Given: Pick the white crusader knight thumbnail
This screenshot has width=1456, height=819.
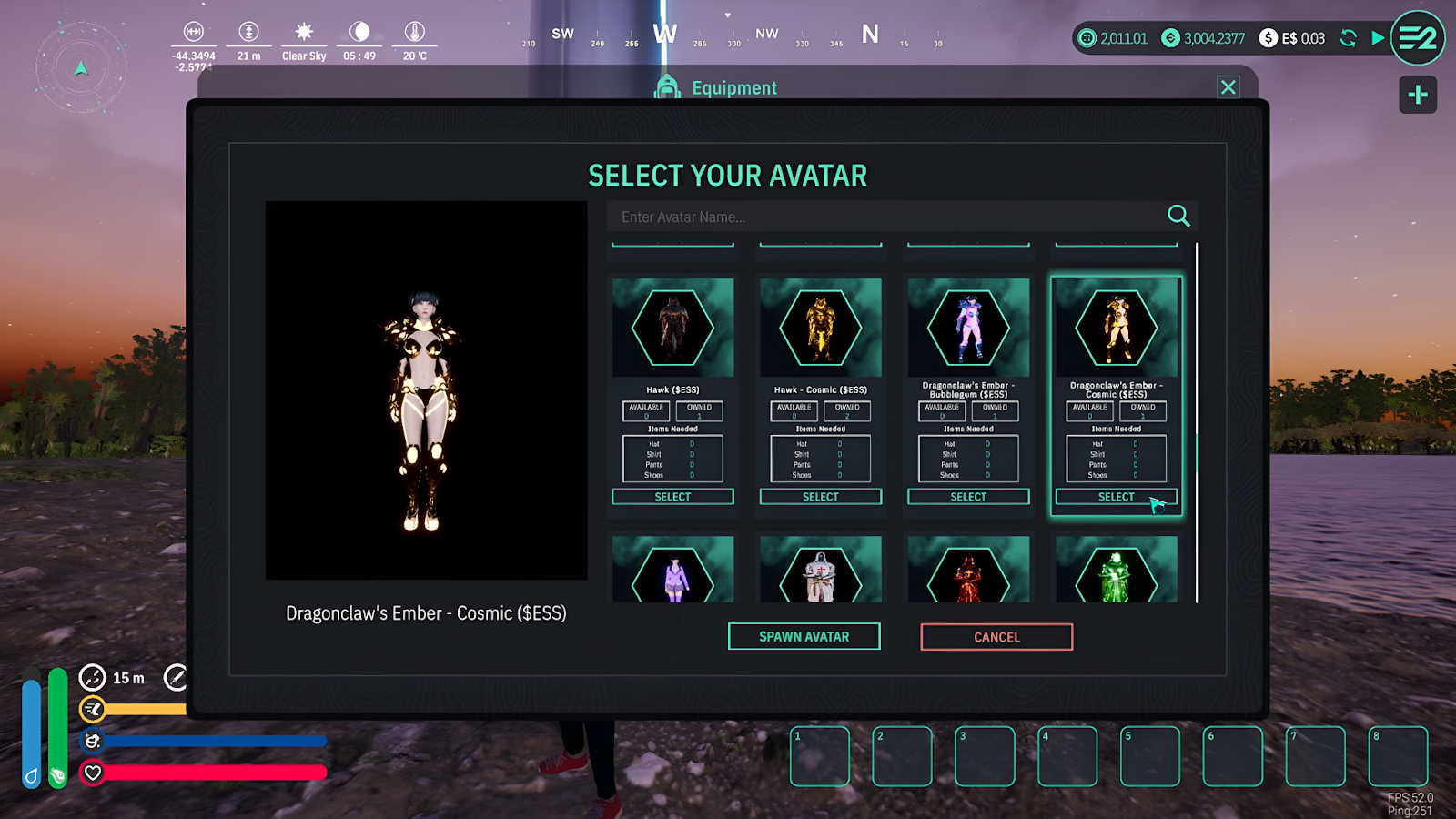Looking at the screenshot, I should (x=820, y=573).
